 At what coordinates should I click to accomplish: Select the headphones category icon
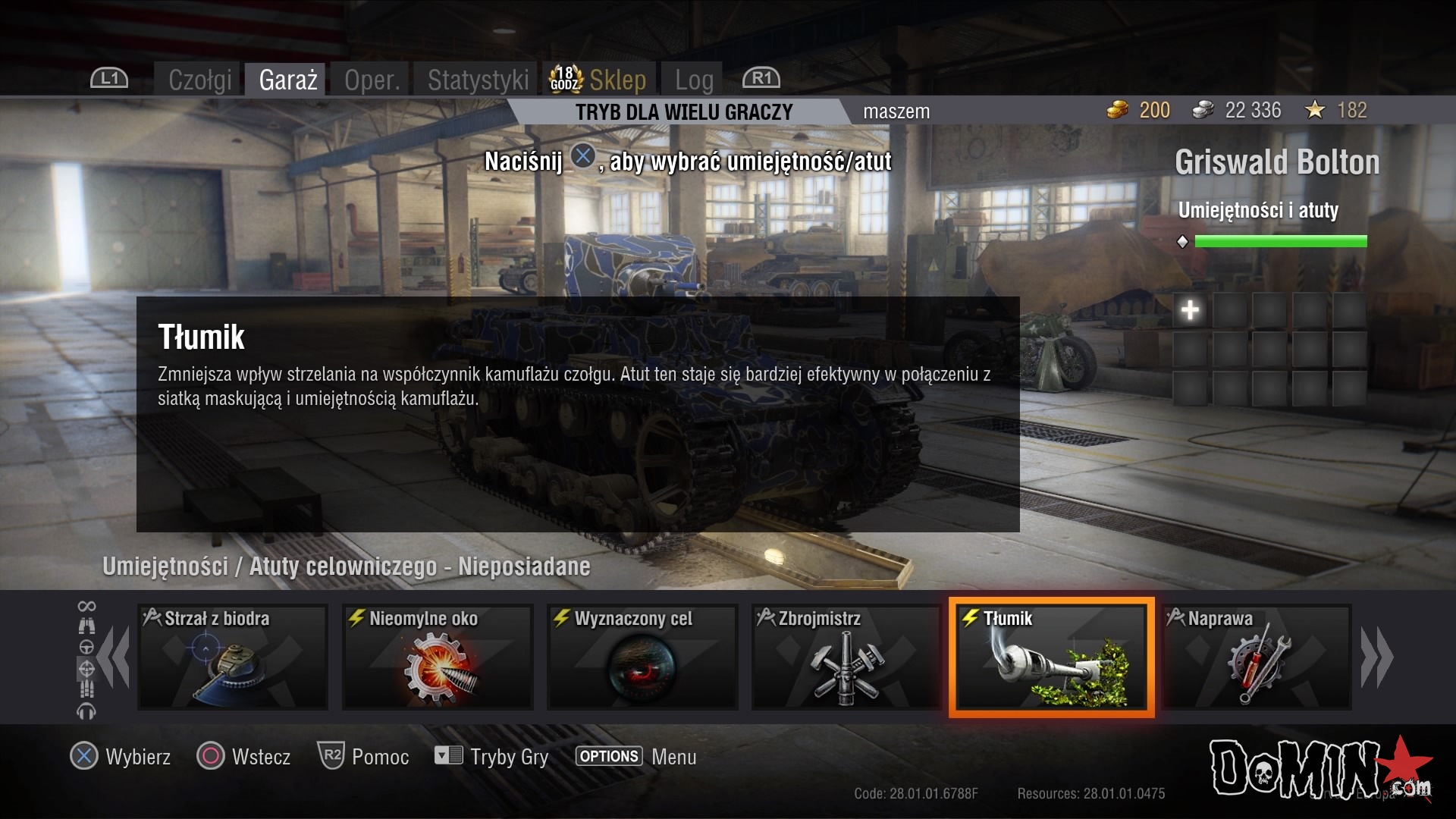[86, 711]
